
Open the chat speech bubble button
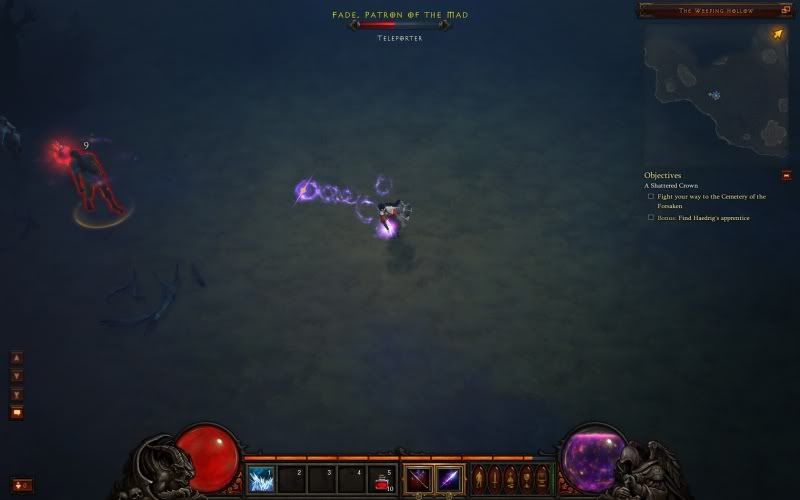pos(17,412)
